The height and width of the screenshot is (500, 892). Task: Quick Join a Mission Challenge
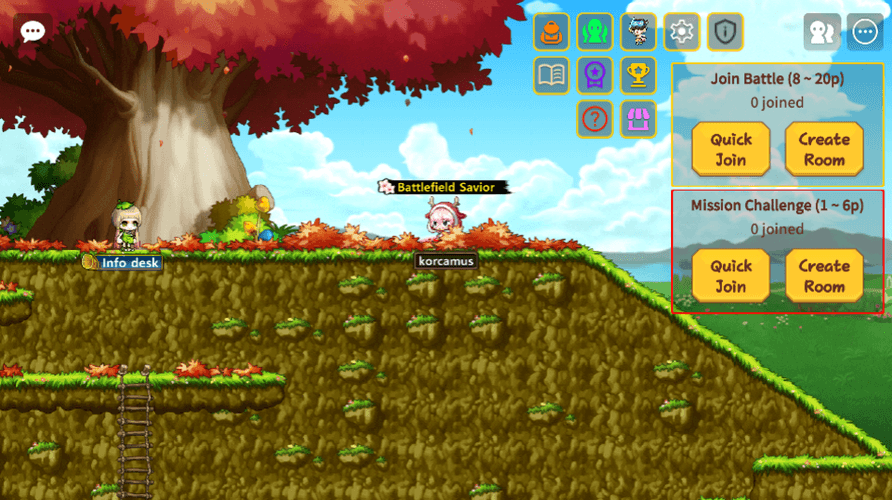point(731,276)
